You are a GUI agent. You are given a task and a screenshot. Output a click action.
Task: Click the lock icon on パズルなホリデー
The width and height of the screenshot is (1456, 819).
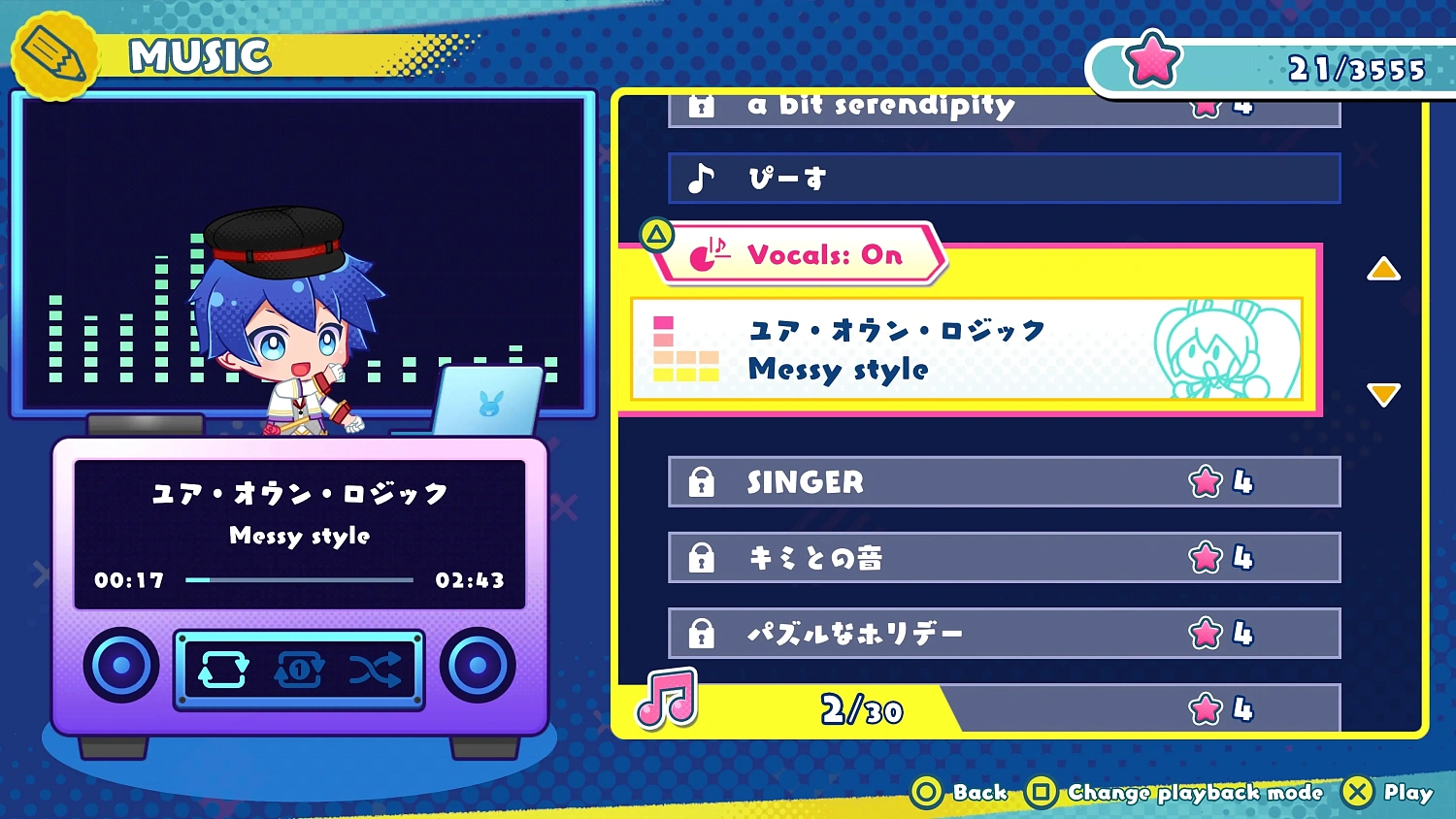703,632
